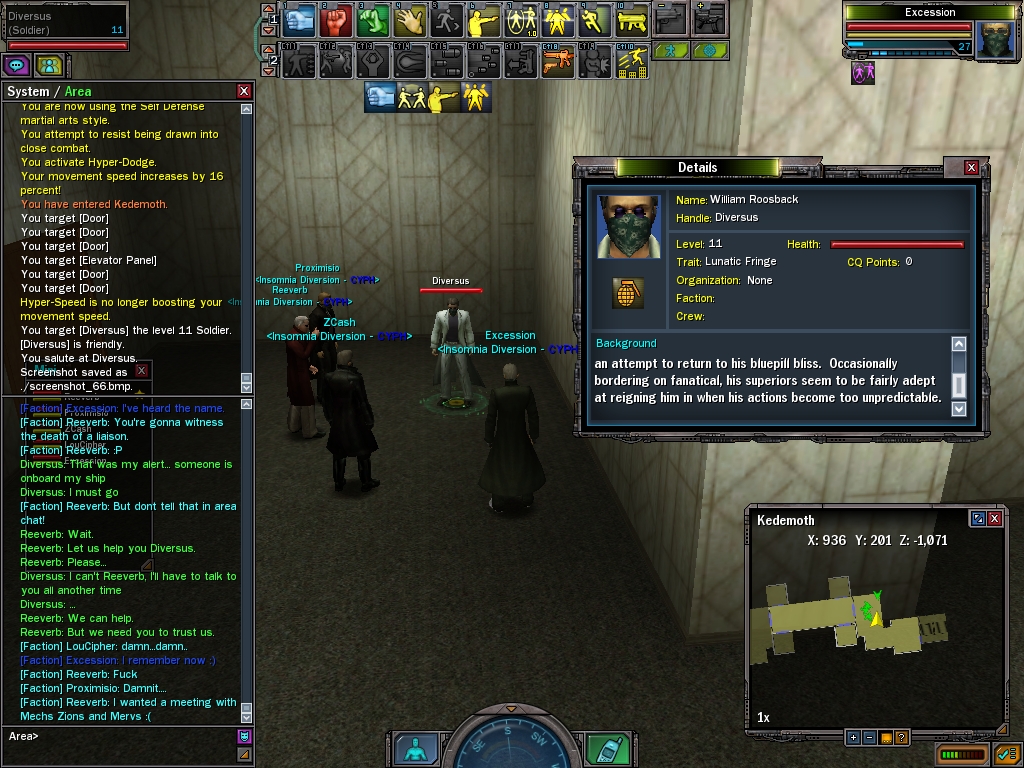1024x768 pixels.
Task: Open the purple chat bubble button
Action: (17, 66)
